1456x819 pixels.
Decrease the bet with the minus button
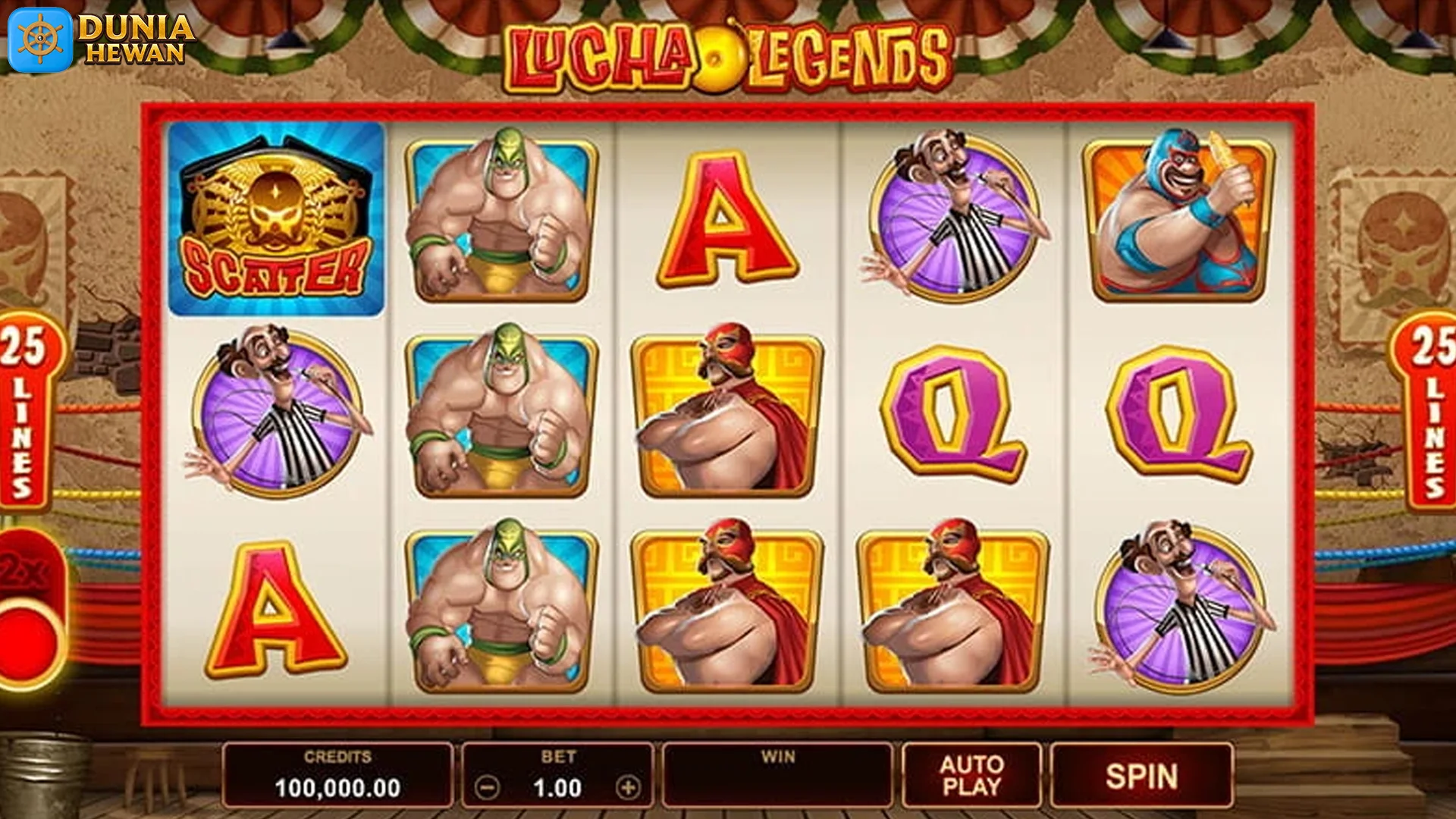tap(487, 788)
